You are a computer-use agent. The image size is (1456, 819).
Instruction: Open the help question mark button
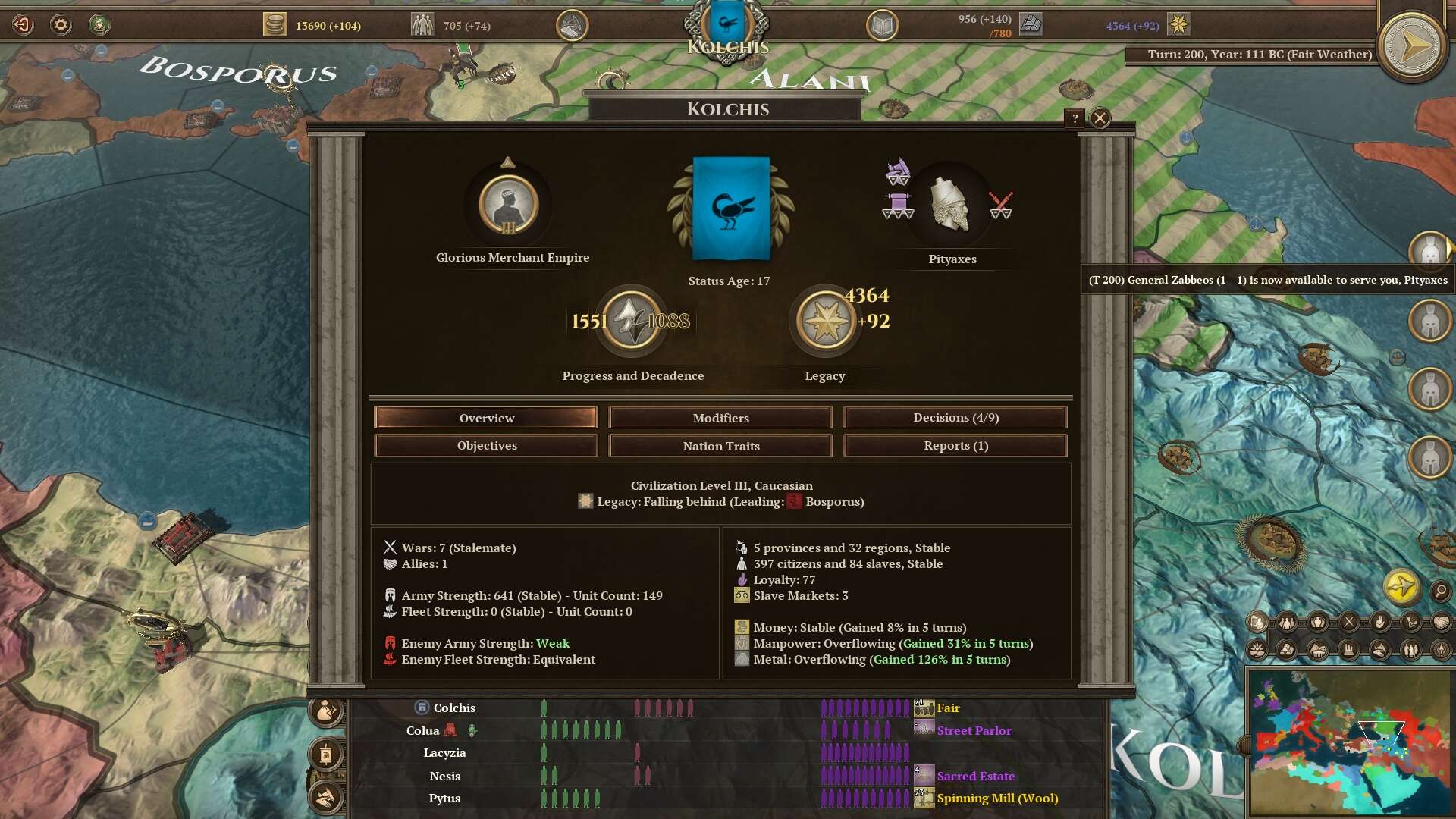[1074, 118]
